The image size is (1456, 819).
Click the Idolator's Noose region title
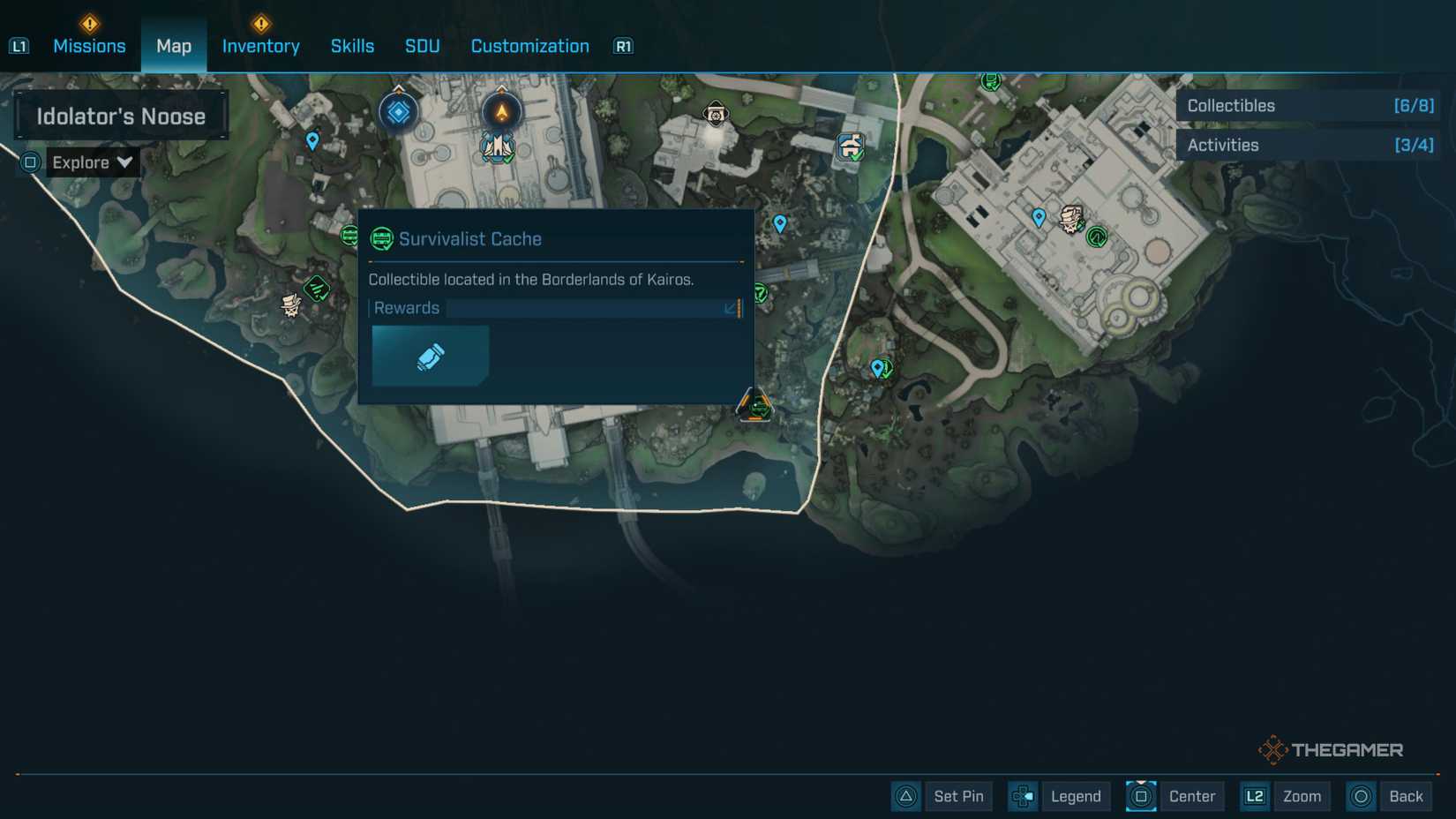click(x=121, y=116)
